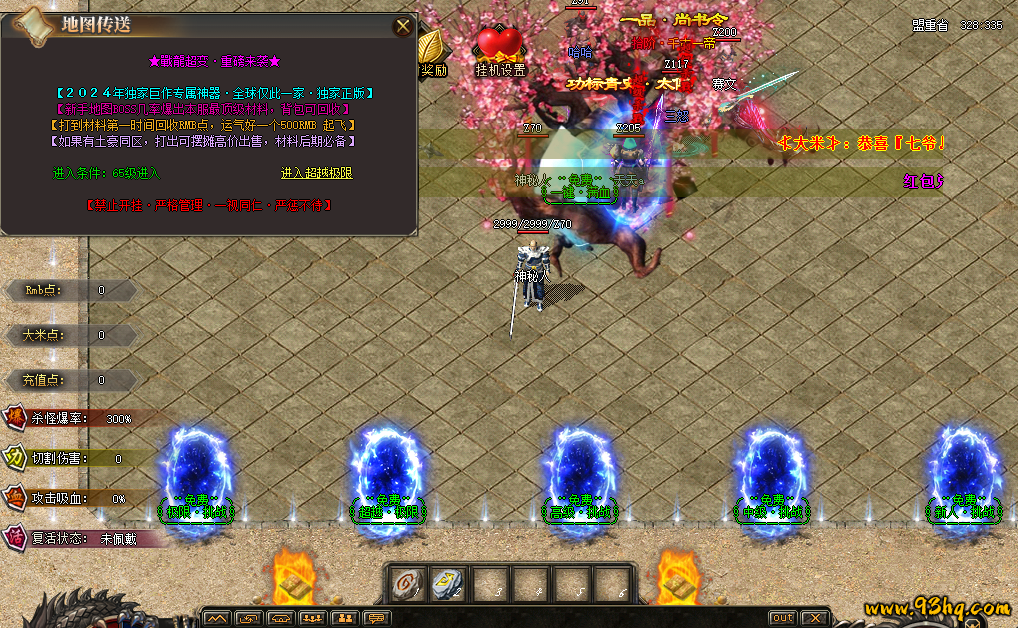
Task: Click the 进入超越极限 entry link
Action: [x=316, y=173]
